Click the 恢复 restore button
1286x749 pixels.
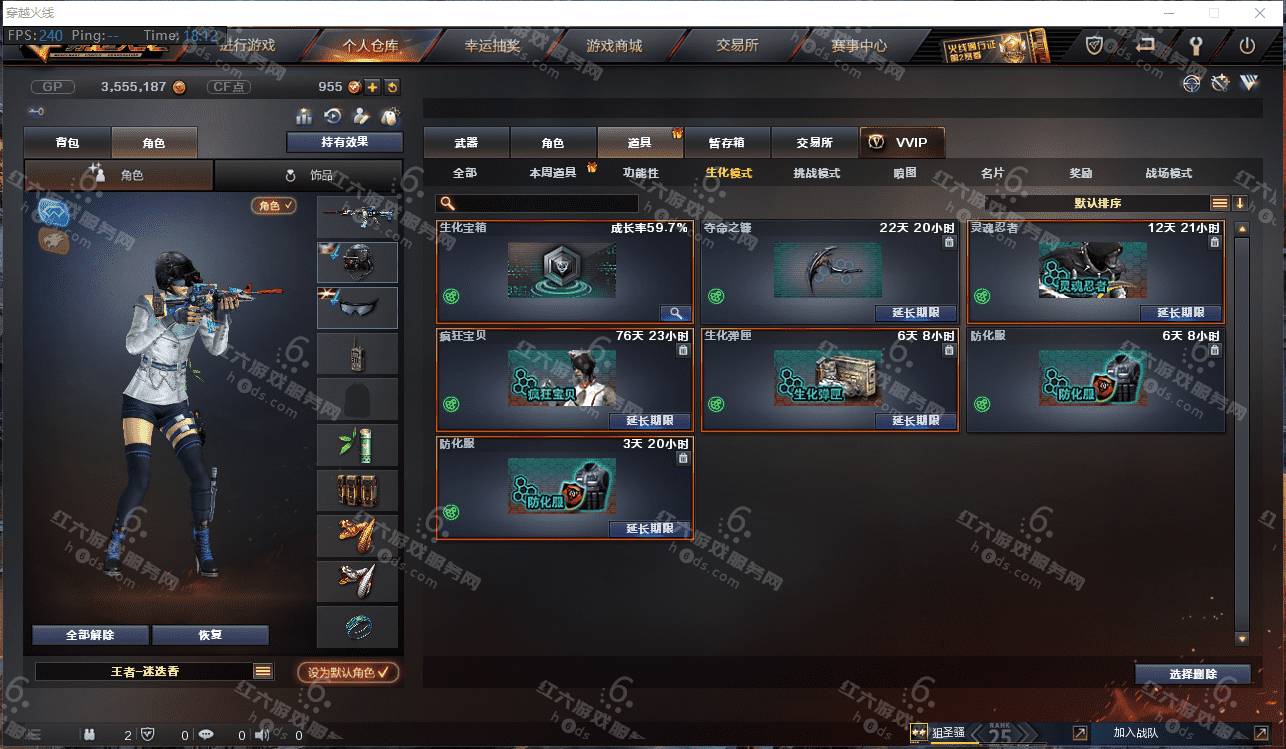point(210,635)
